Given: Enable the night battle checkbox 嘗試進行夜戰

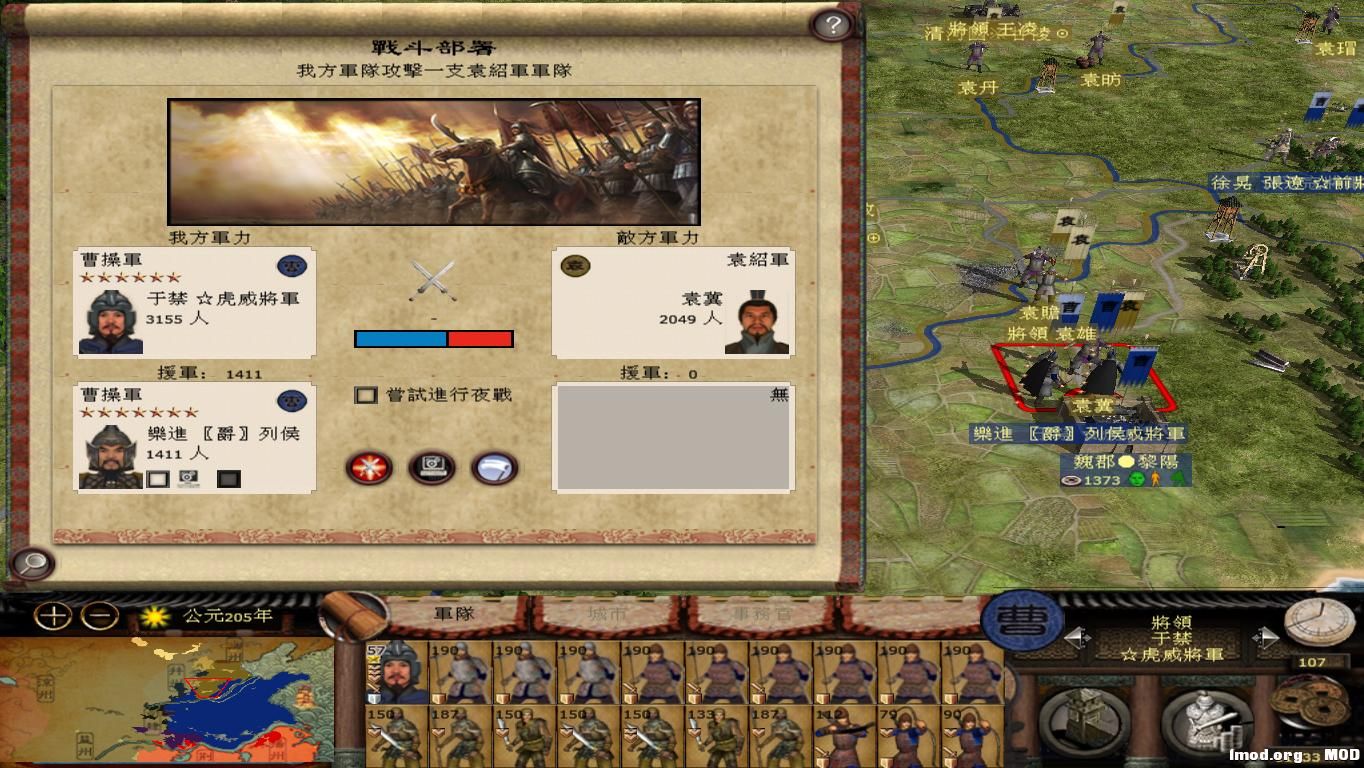Looking at the screenshot, I should coord(367,395).
